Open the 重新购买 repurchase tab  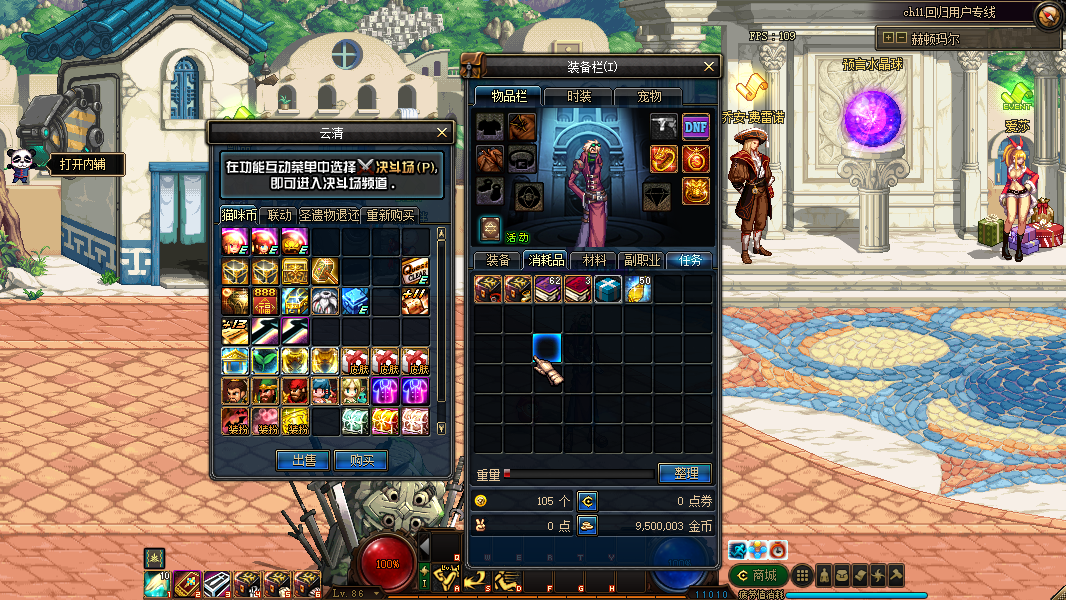389,215
